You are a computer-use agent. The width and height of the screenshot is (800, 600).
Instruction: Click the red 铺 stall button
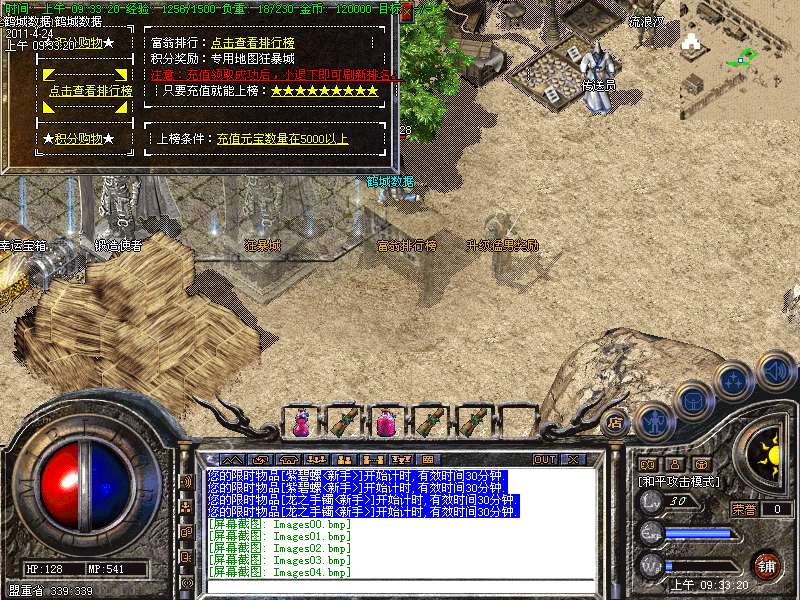click(x=765, y=564)
